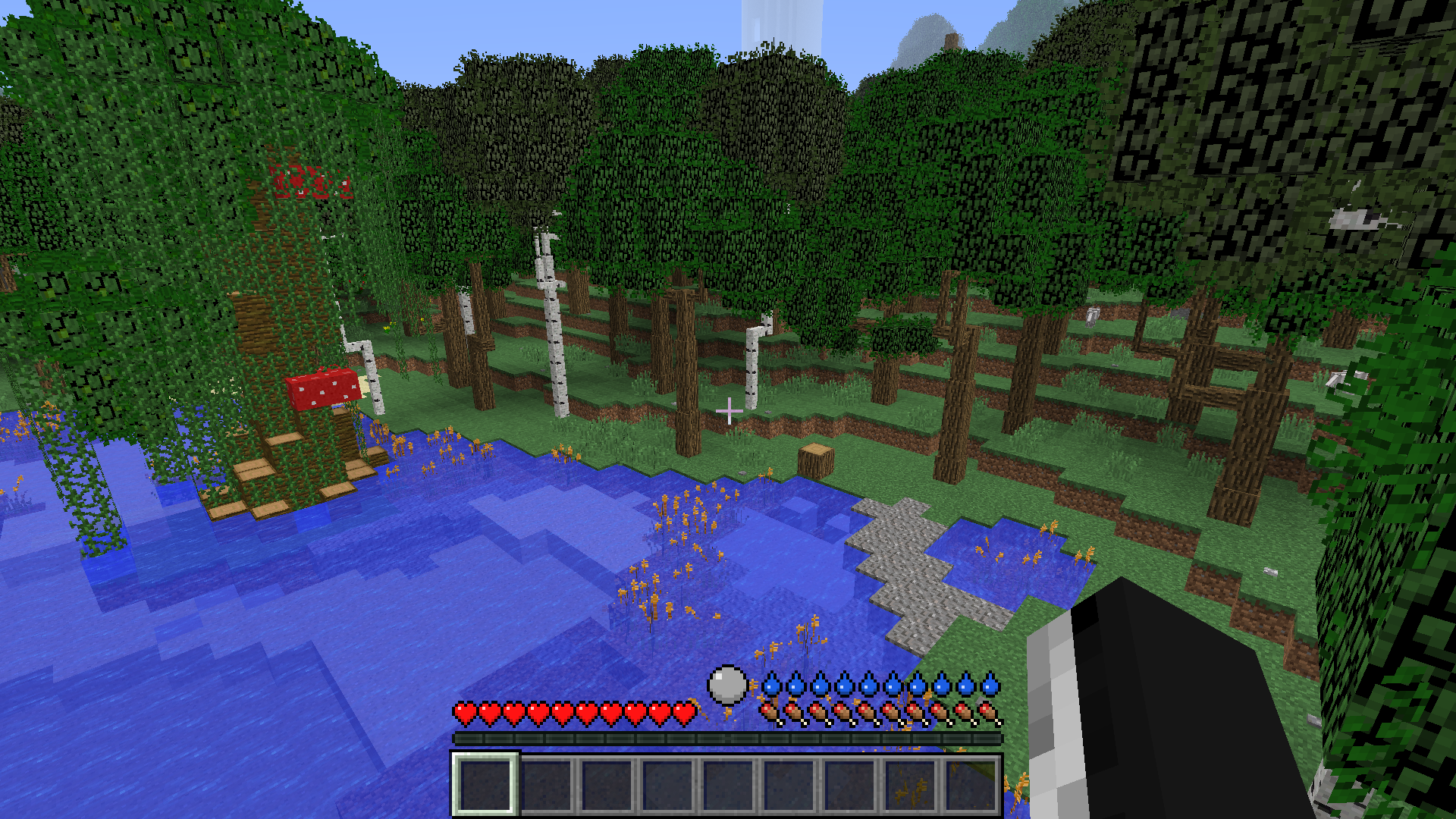
Task: Select the highlighted active hotbar slot
Action: [x=485, y=784]
